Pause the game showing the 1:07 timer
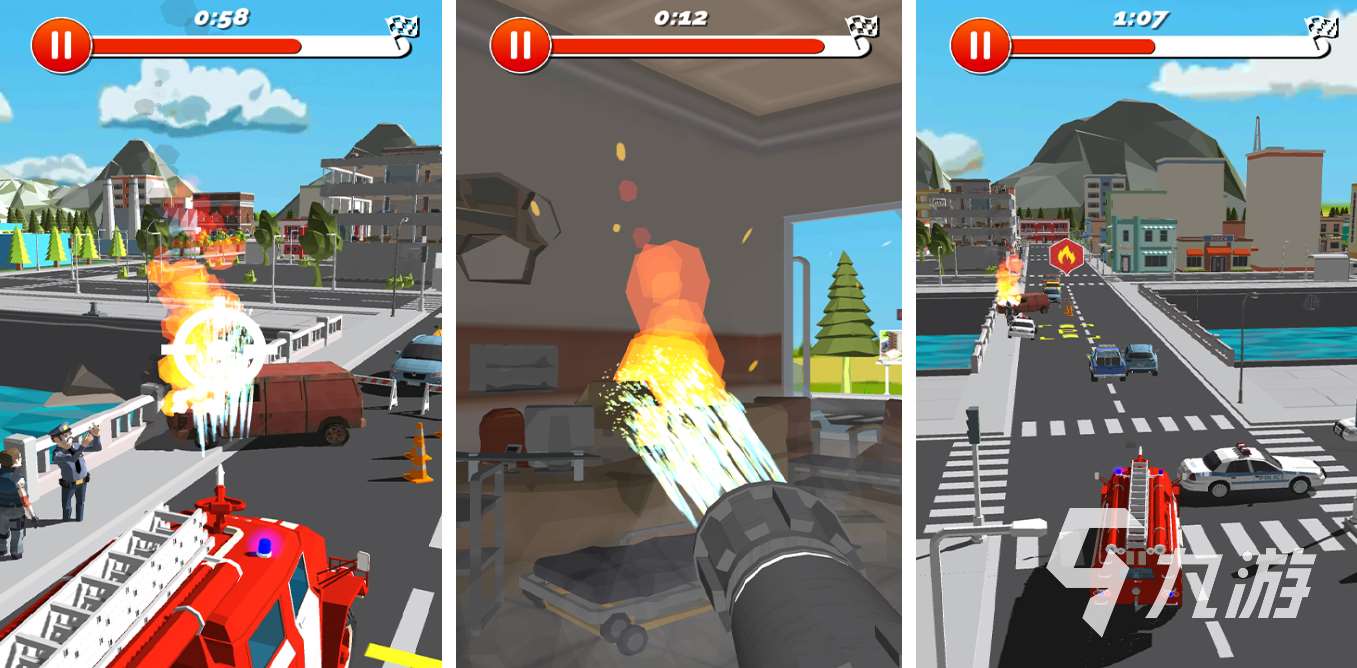 coord(980,46)
